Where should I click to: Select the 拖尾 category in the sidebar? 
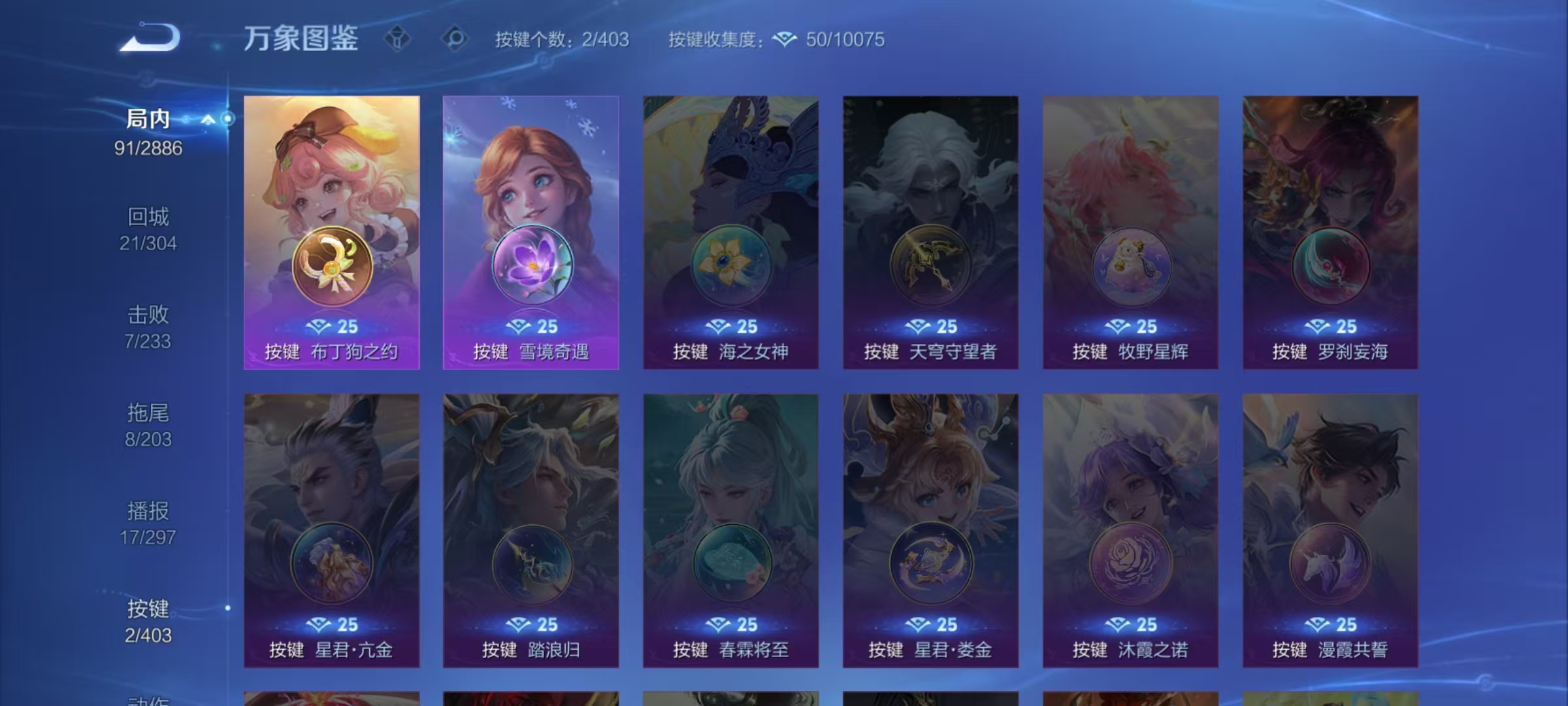click(149, 414)
